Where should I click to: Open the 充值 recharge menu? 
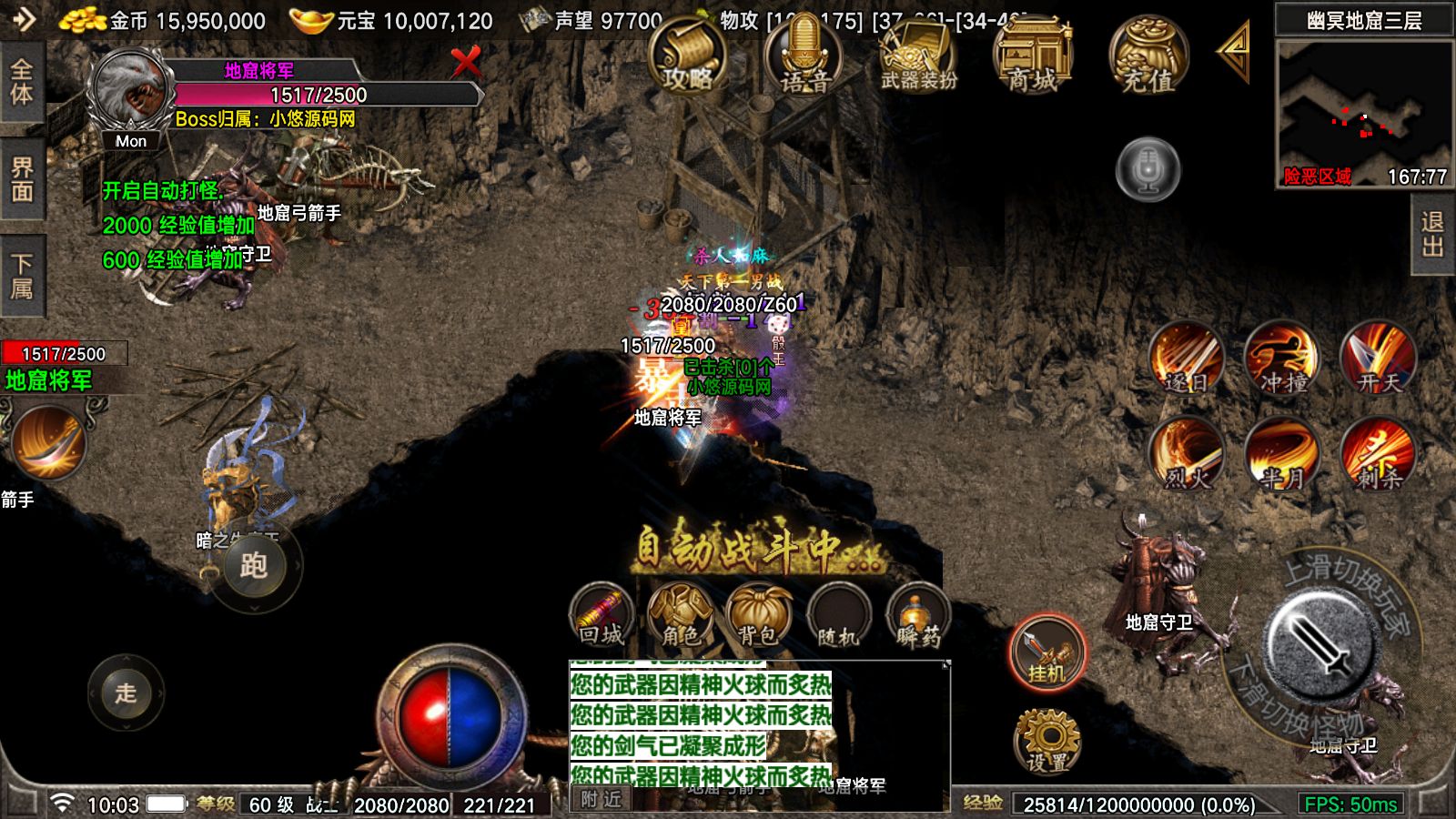tap(1148, 56)
